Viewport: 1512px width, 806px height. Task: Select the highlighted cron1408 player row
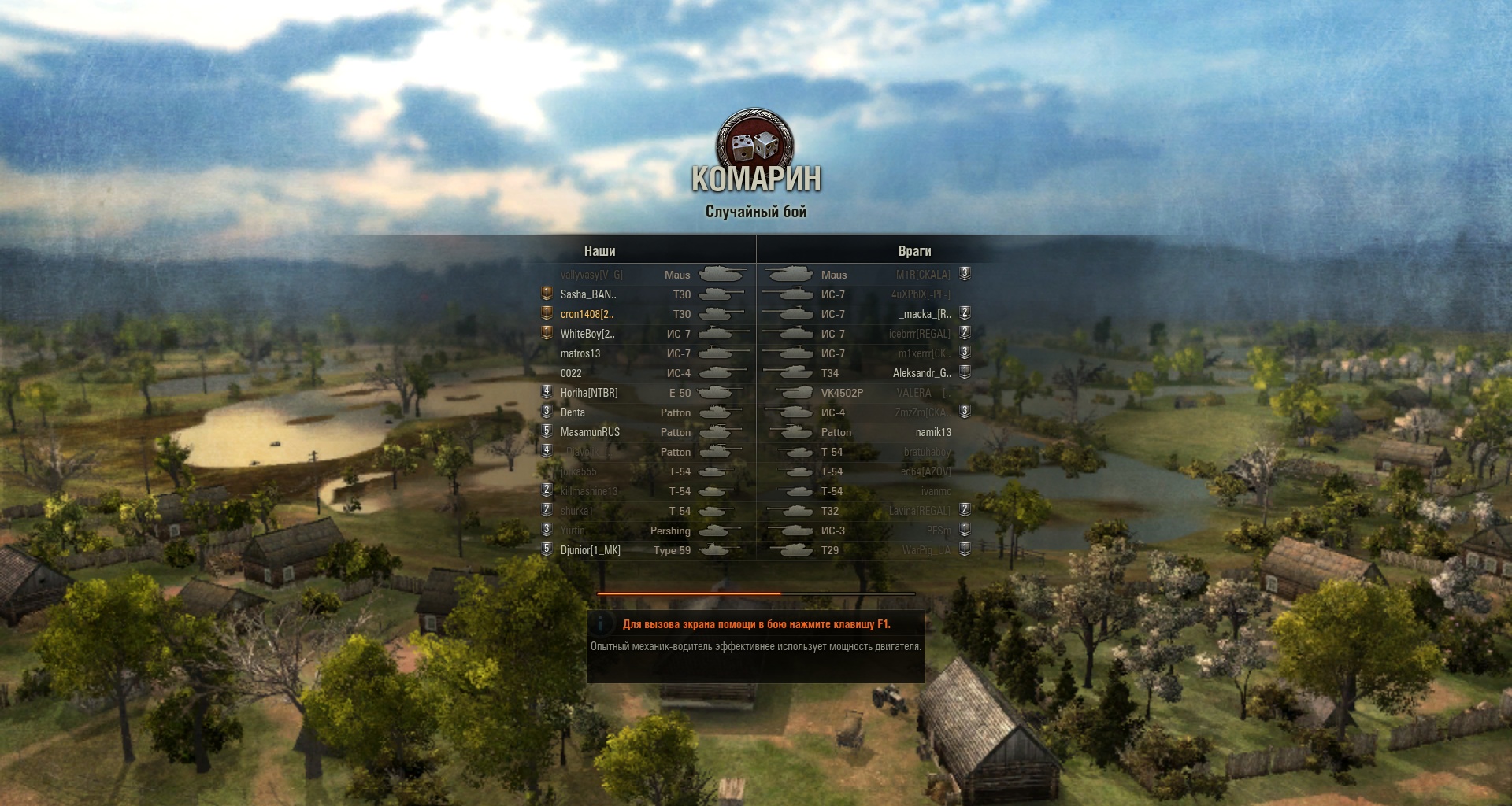tap(587, 314)
